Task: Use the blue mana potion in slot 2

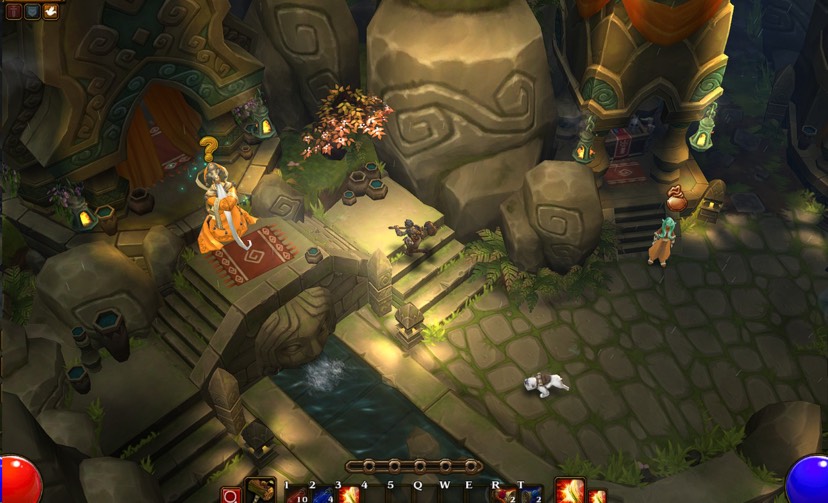Action: click(322, 494)
